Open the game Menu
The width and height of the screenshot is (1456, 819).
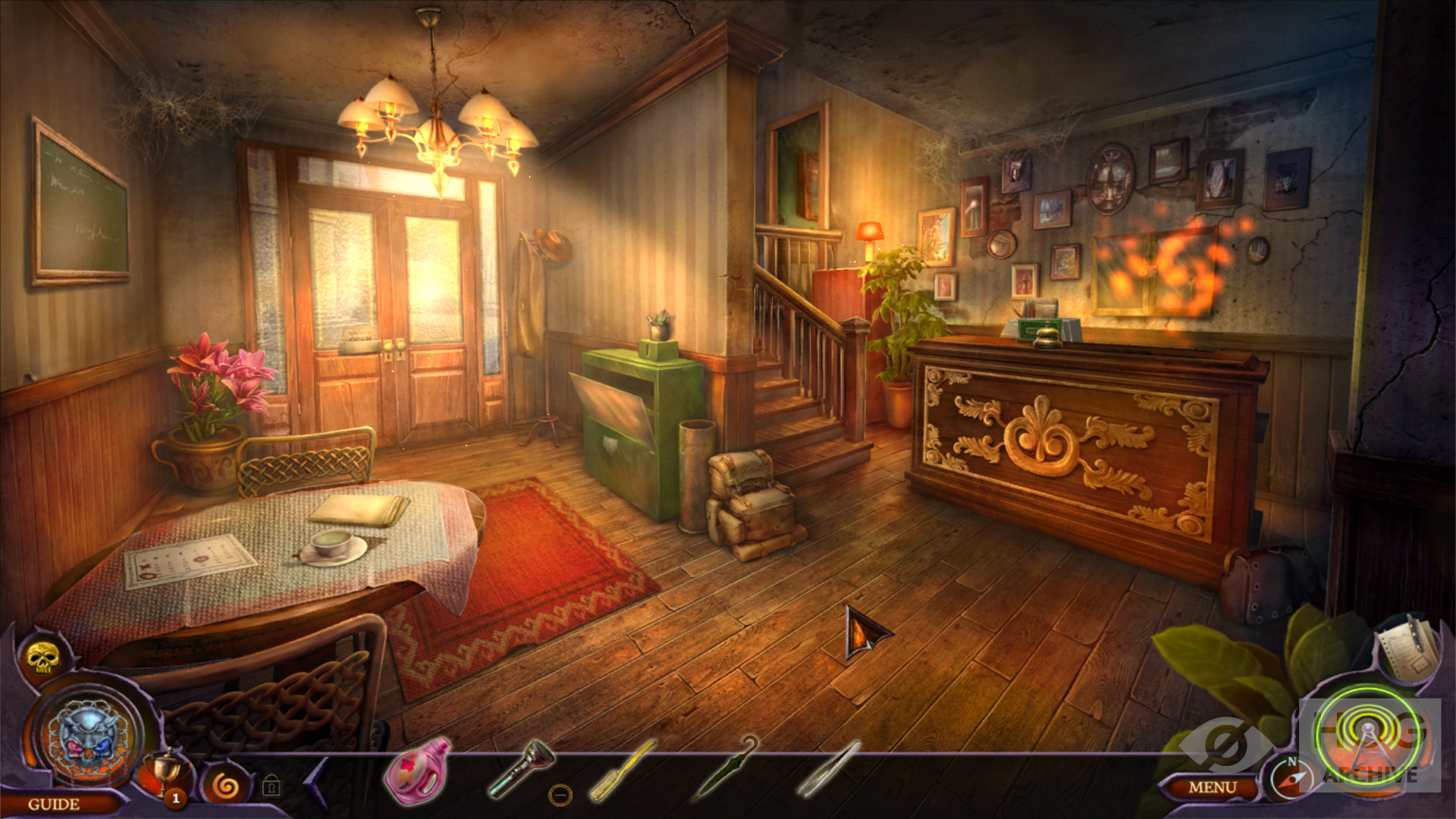click(x=1212, y=788)
